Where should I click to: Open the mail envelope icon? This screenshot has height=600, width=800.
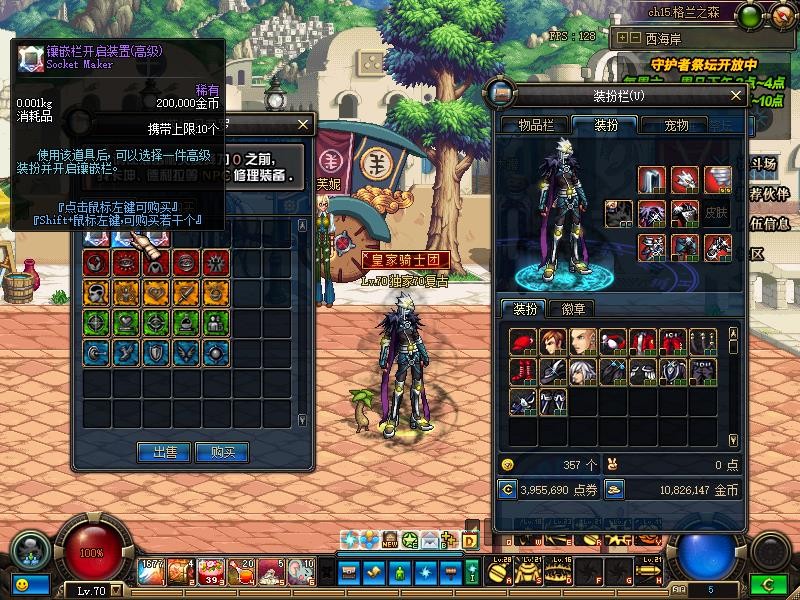click(x=431, y=541)
